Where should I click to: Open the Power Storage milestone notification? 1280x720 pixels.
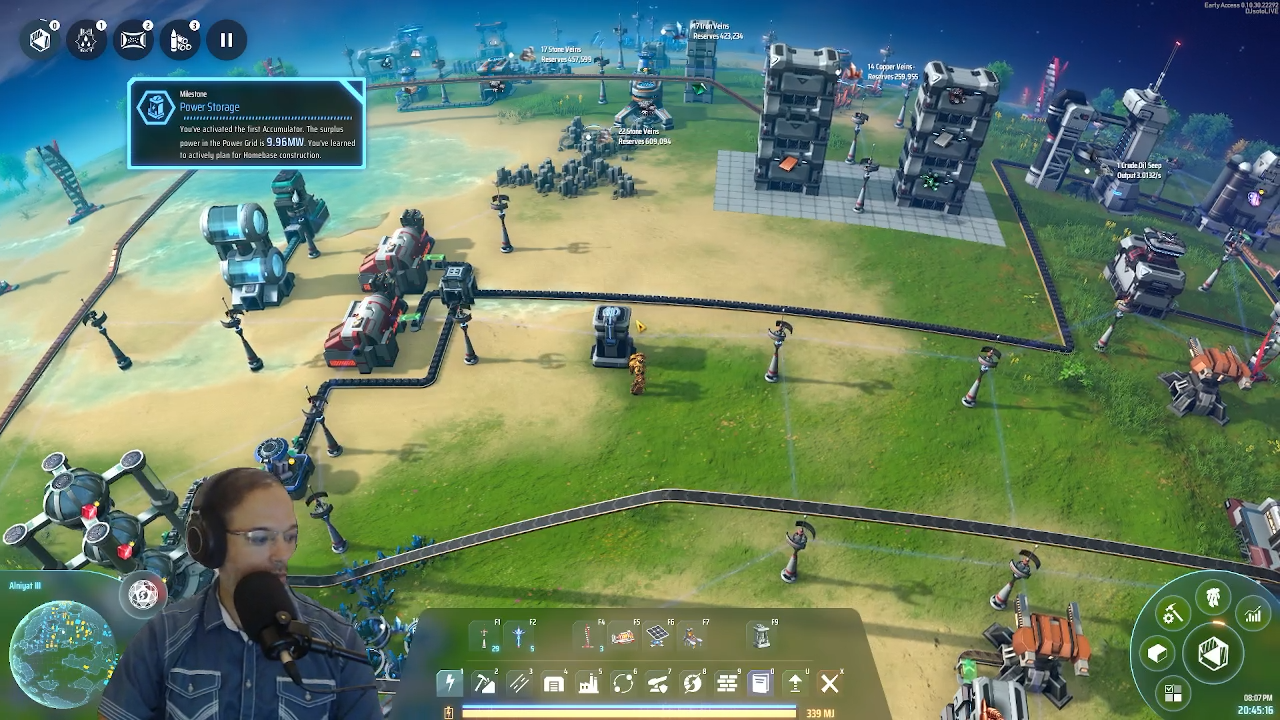click(x=246, y=123)
